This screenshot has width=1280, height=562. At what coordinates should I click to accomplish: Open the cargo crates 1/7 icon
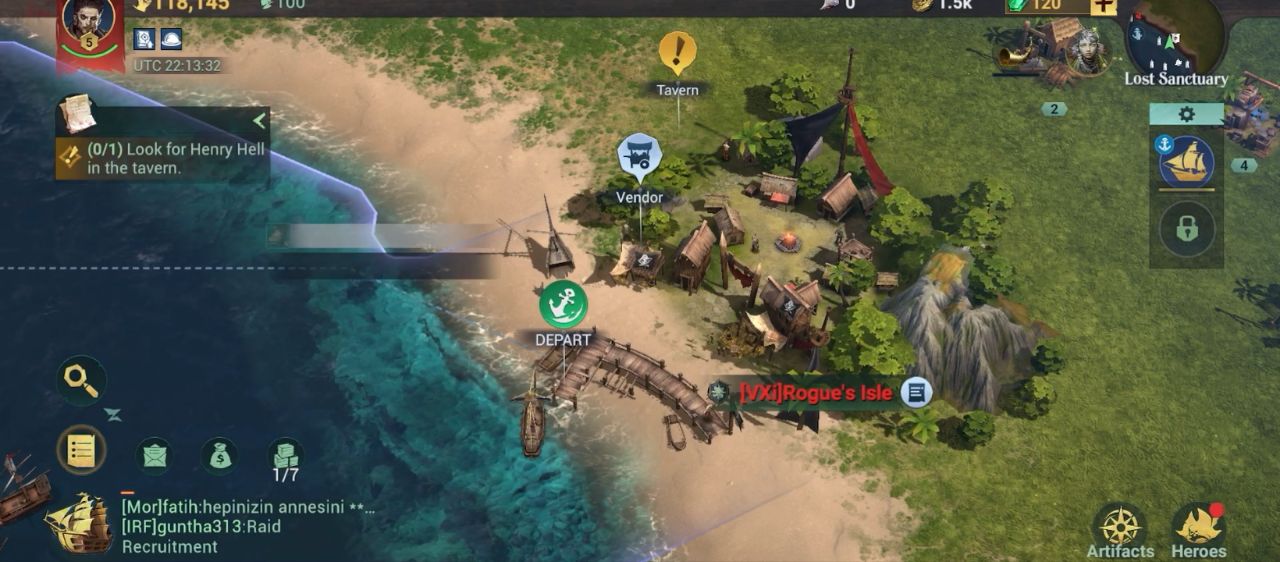point(286,456)
